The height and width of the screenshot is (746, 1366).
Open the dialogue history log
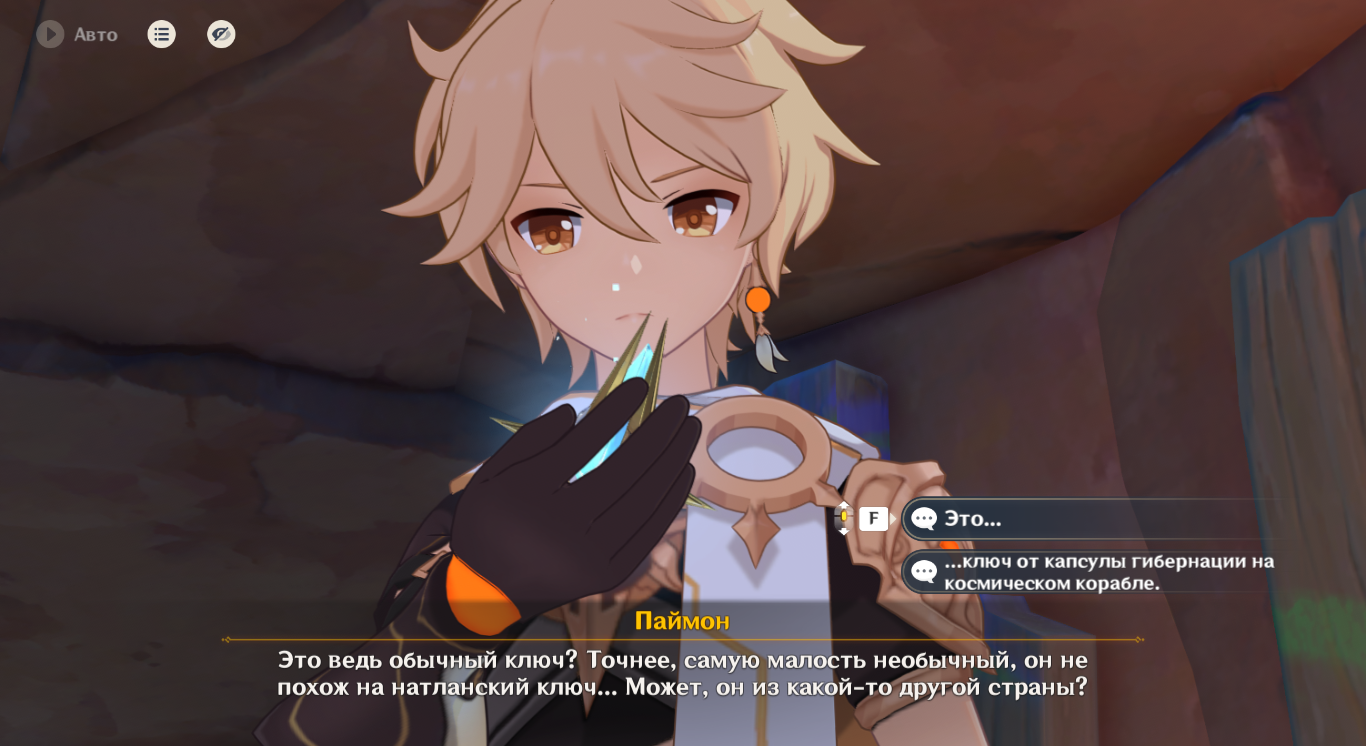point(161,35)
